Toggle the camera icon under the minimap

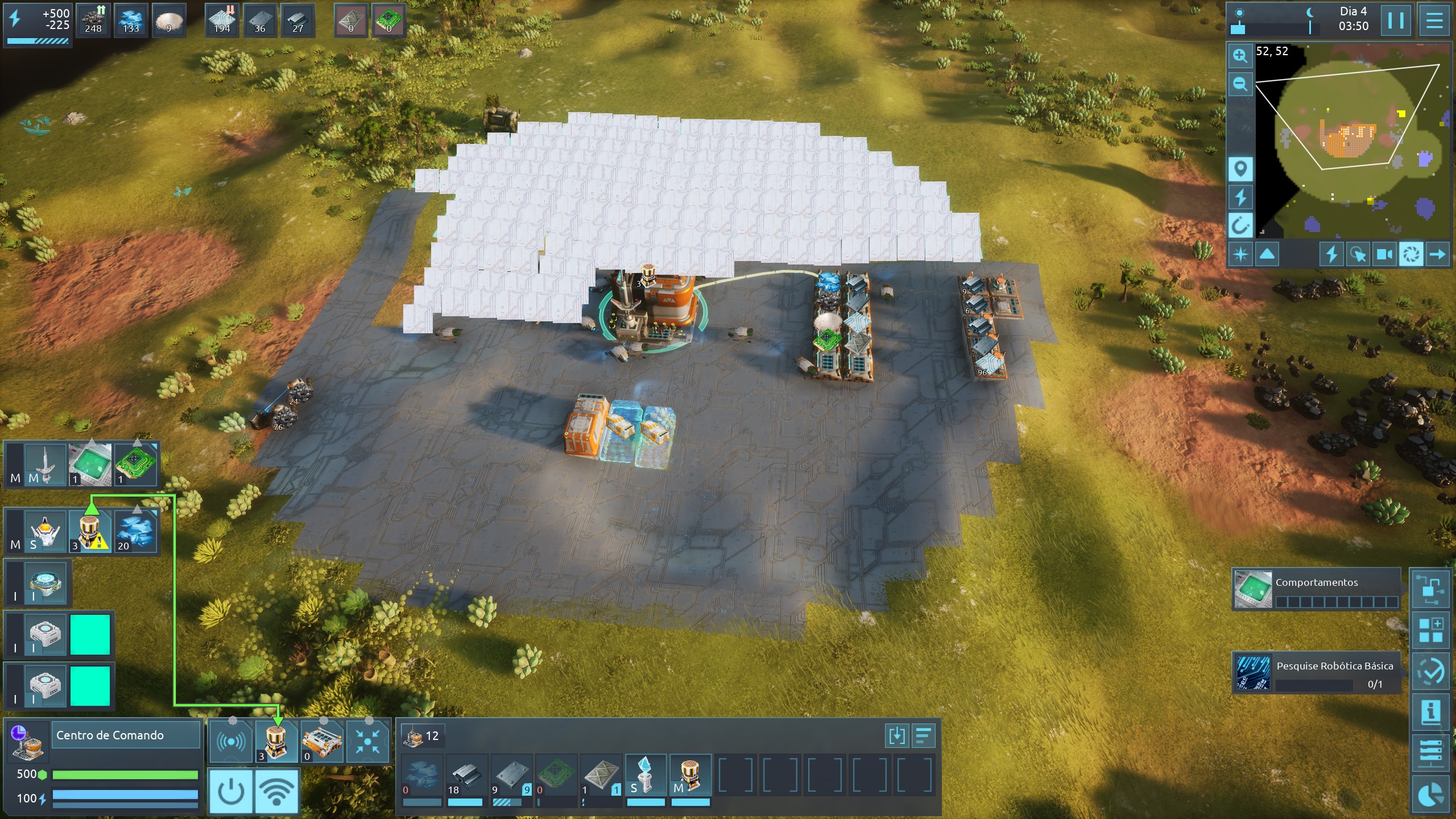click(1384, 254)
